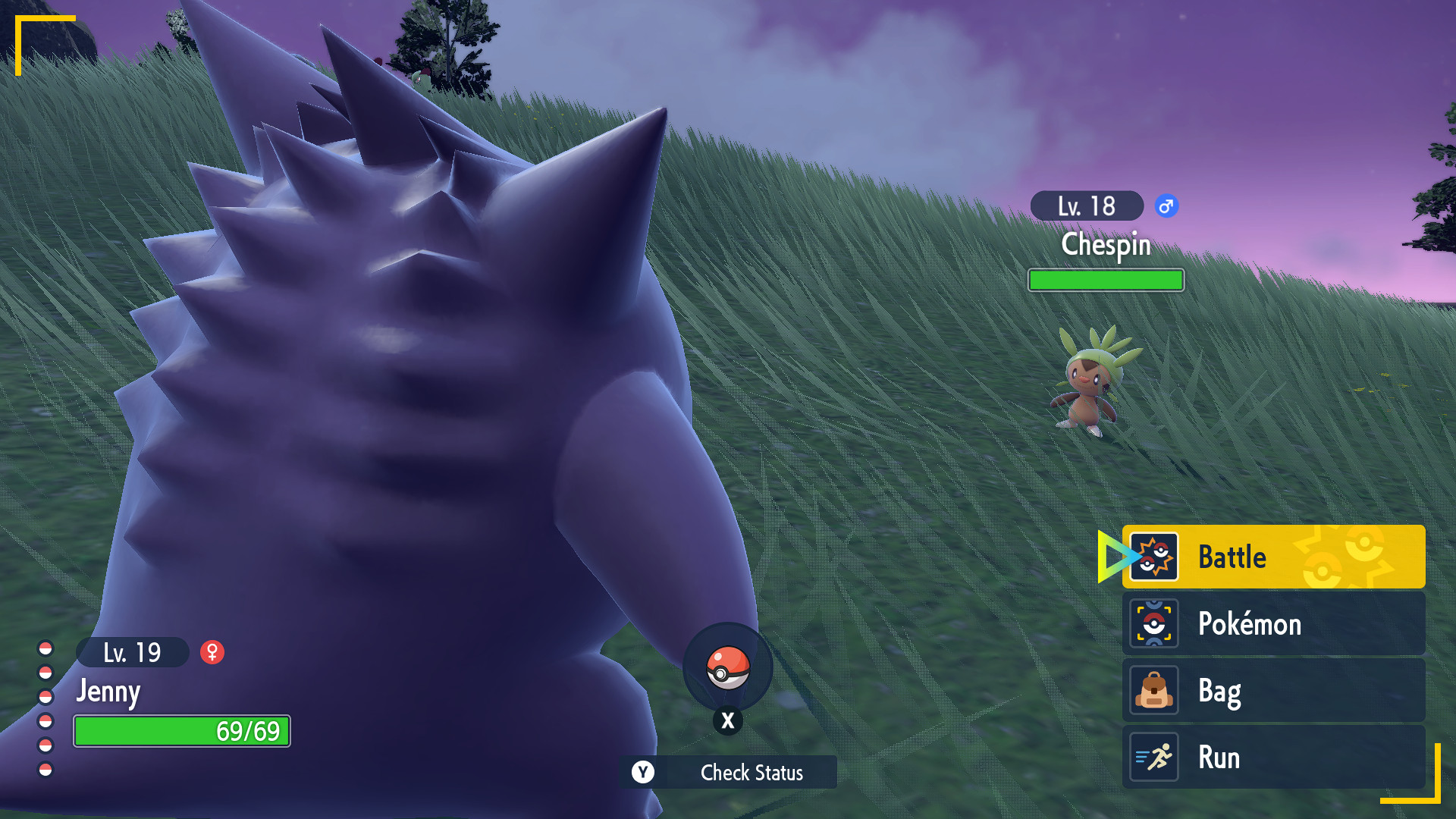Screen dimensions: 1456x819
Task: Click the Pokémon party selection icon
Action: 1155,623
